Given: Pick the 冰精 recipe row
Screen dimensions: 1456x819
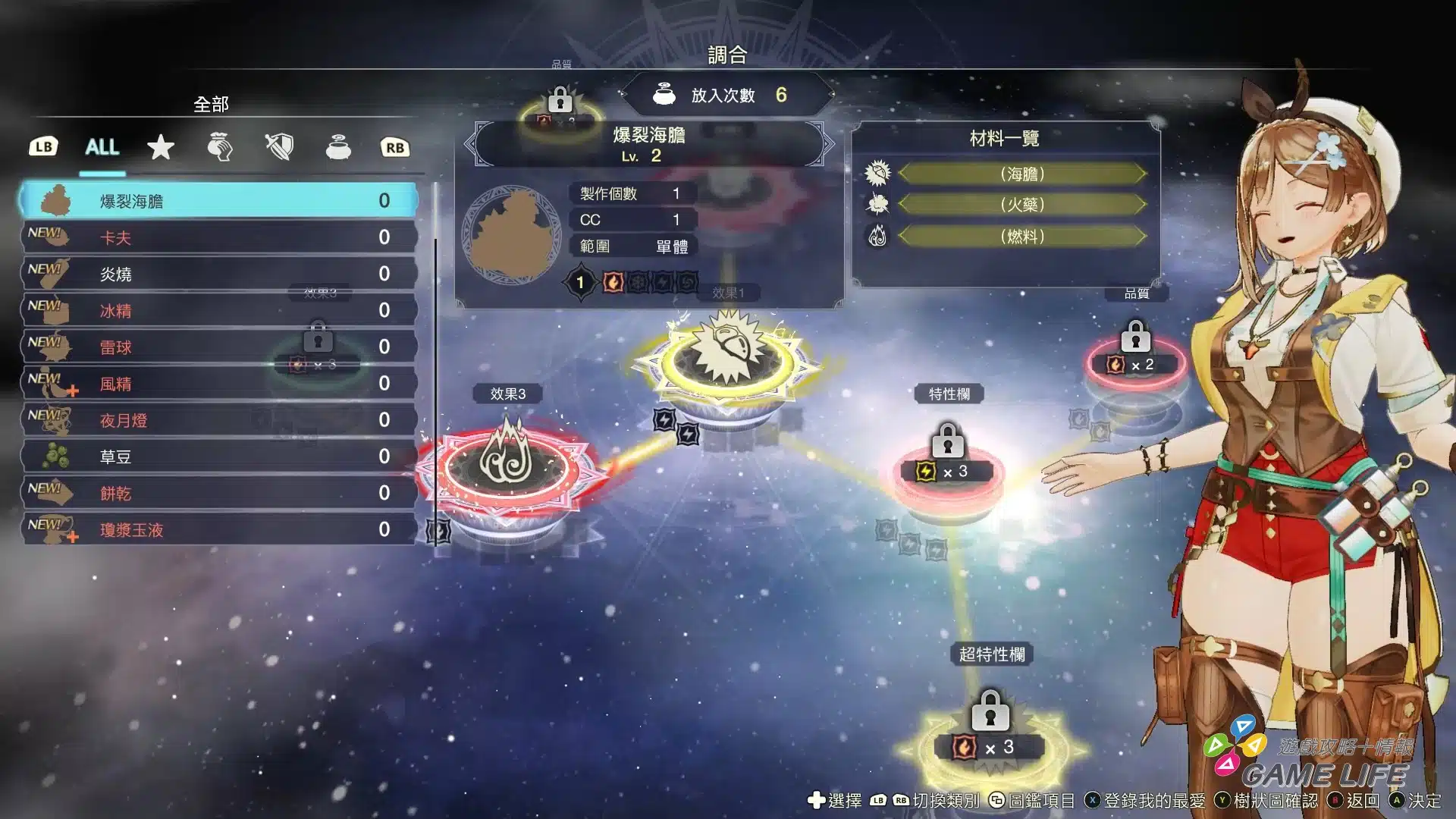Looking at the screenshot, I should pos(218,310).
